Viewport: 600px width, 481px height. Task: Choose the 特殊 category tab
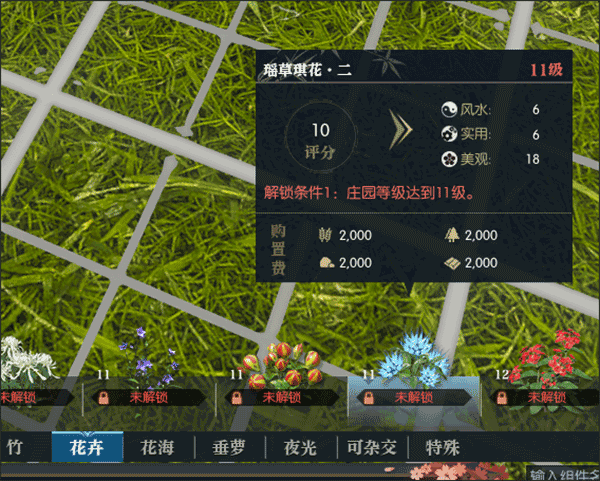(442, 447)
